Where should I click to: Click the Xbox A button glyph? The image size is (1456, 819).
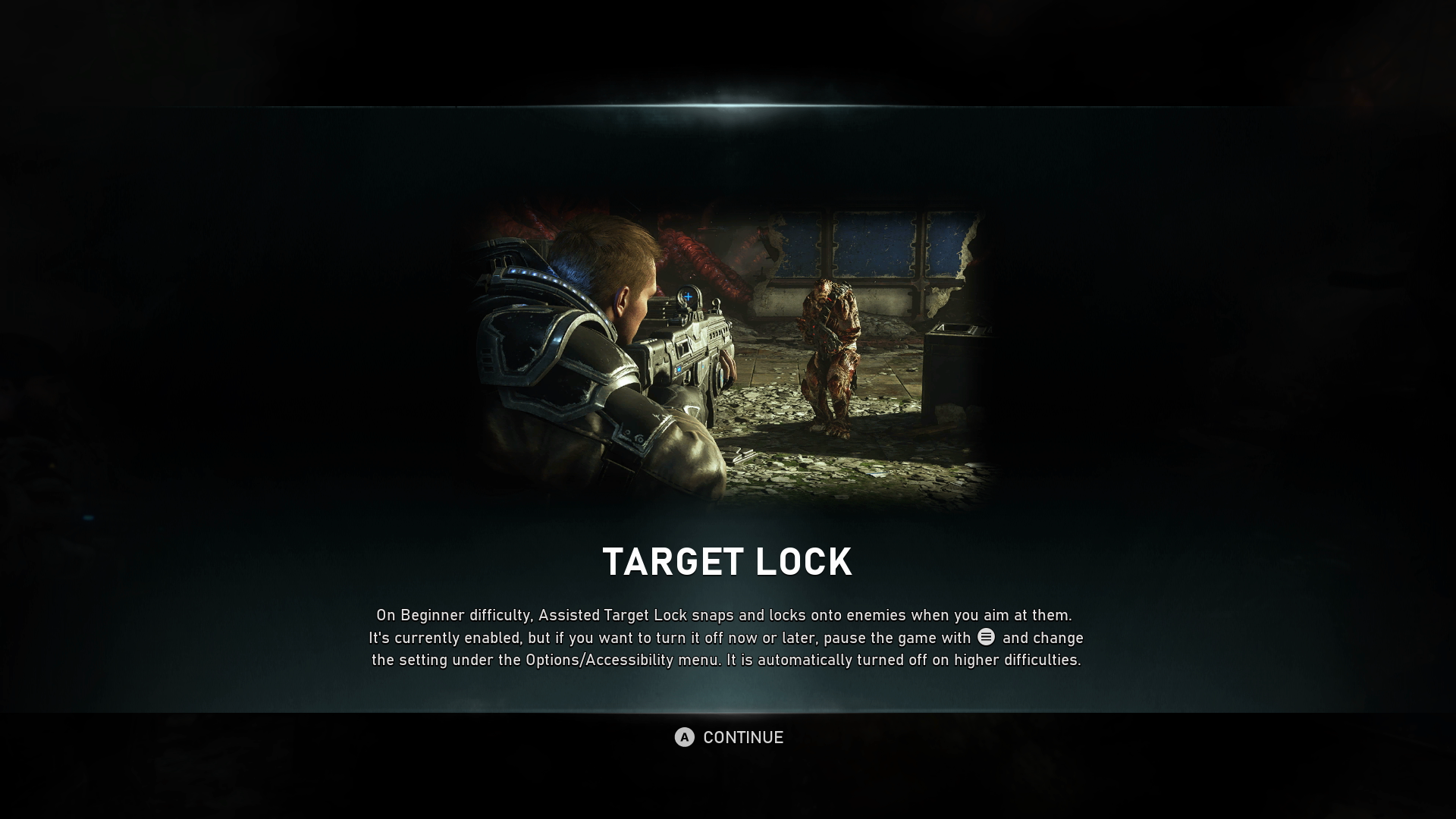683,736
